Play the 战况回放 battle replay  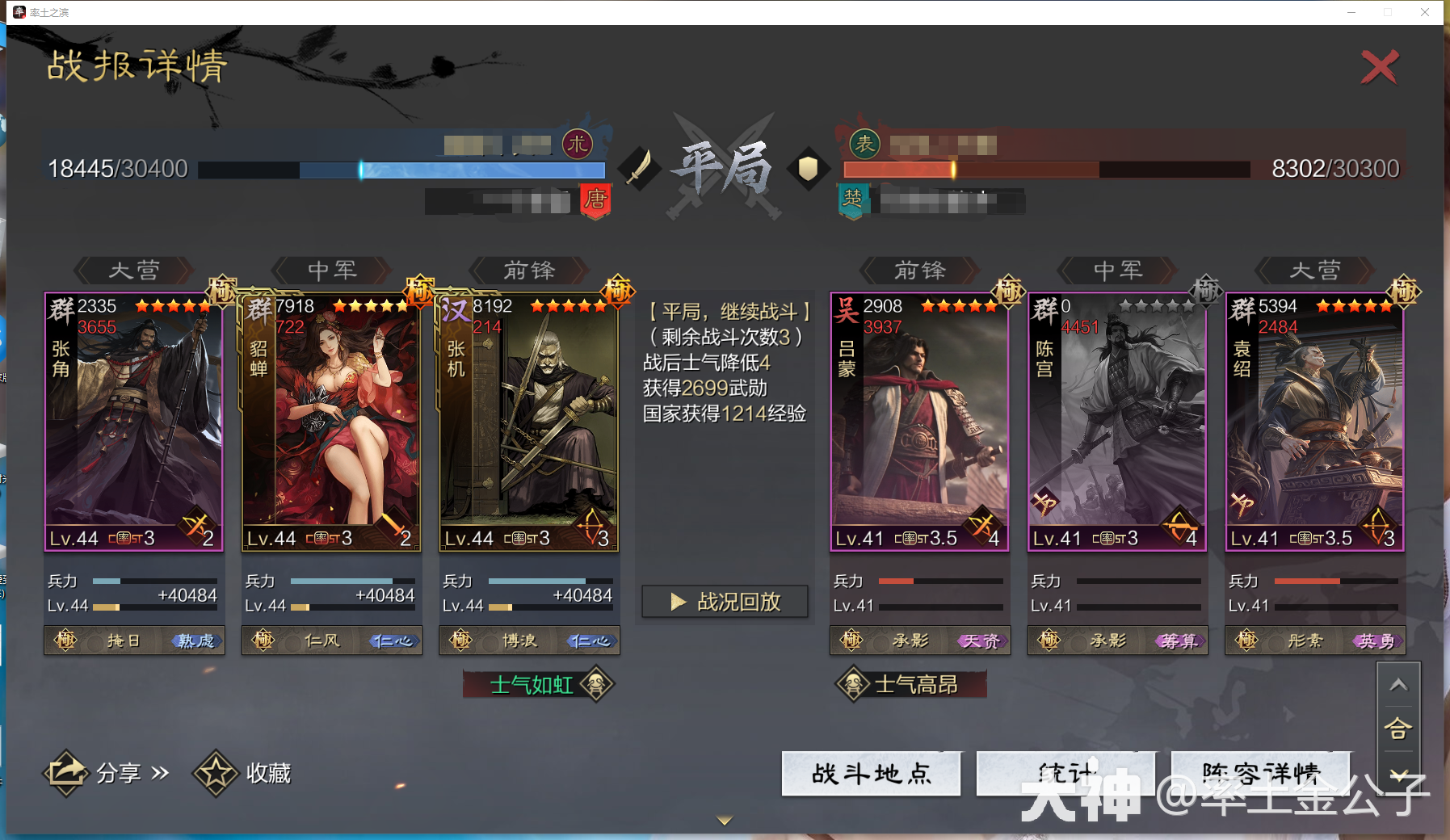pyautogui.click(x=723, y=601)
